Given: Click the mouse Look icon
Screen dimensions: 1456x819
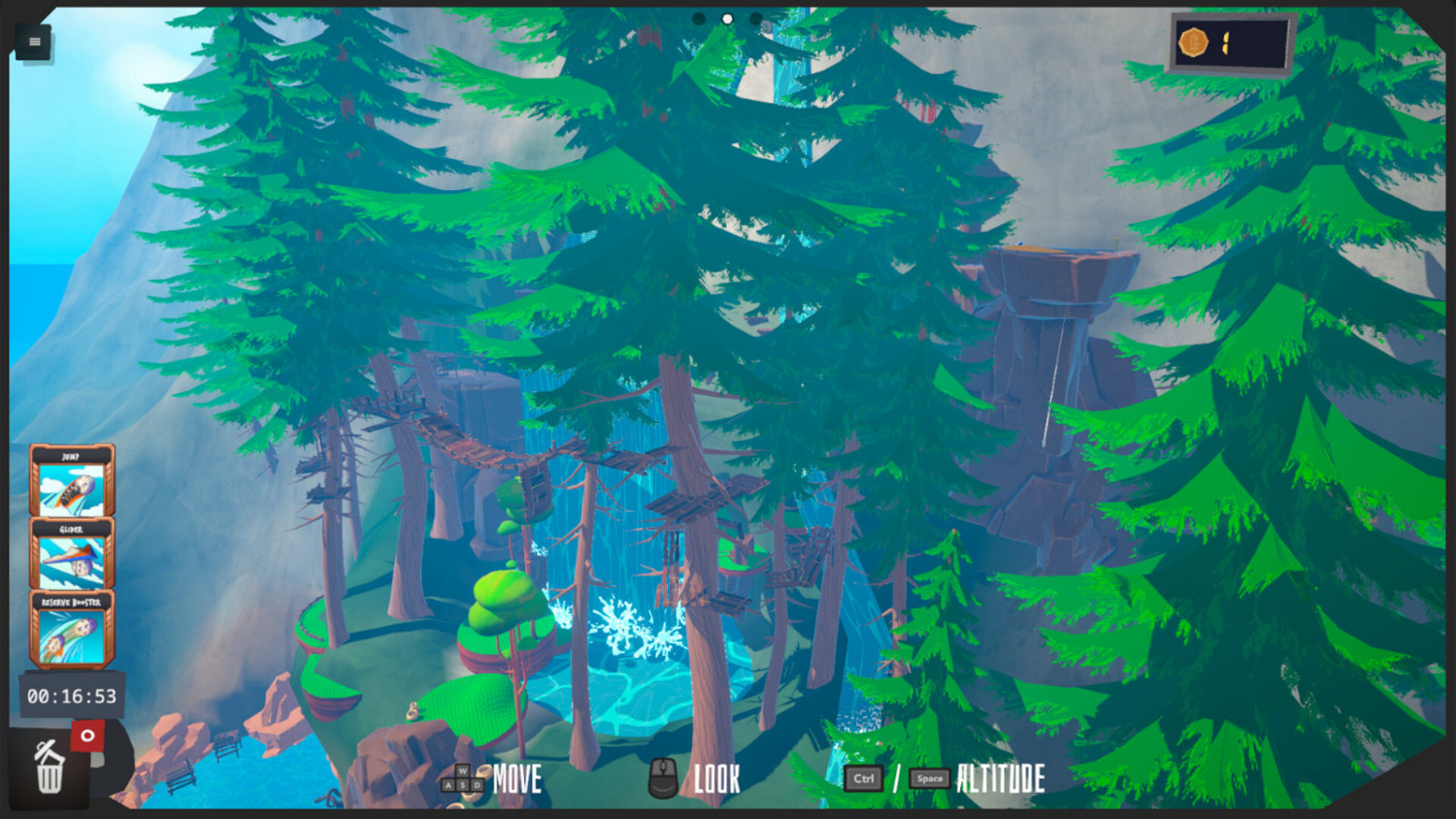Looking at the screenshot, I should 664,776.
